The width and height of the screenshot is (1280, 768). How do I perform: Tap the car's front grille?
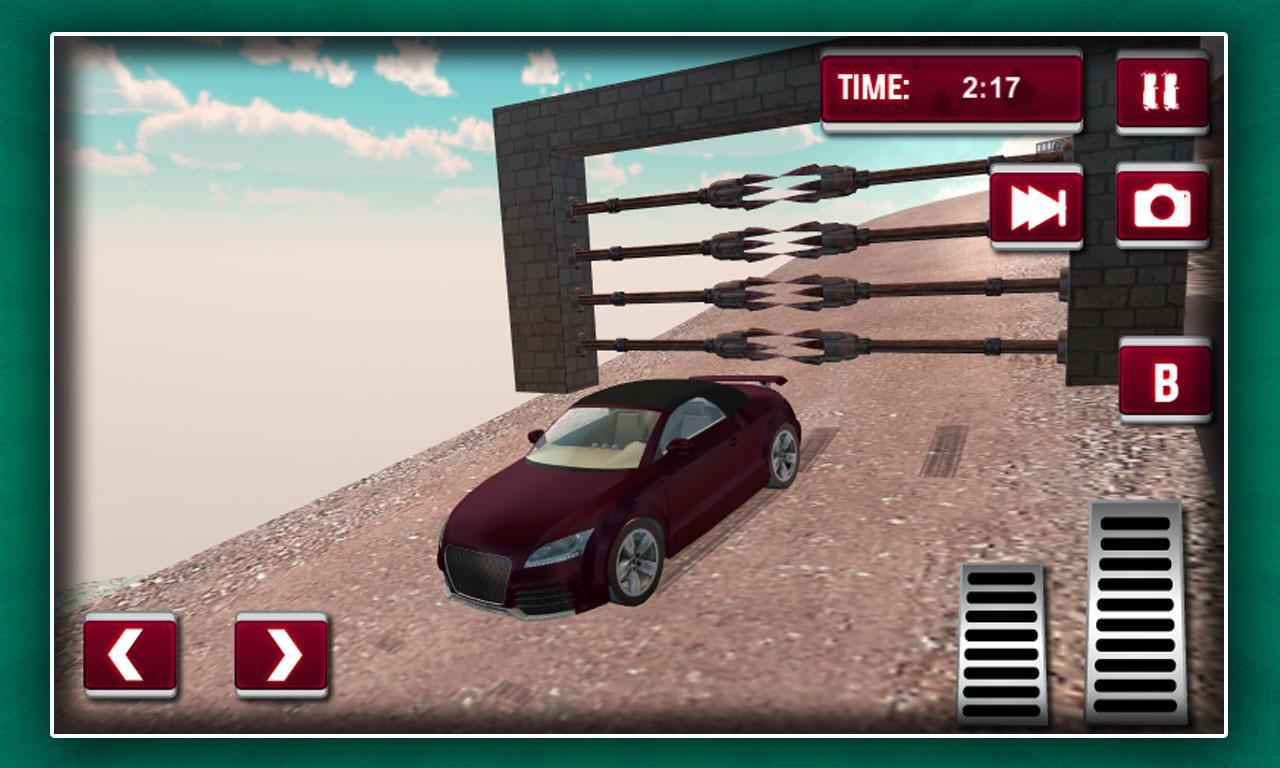click(x=480, y=570)
